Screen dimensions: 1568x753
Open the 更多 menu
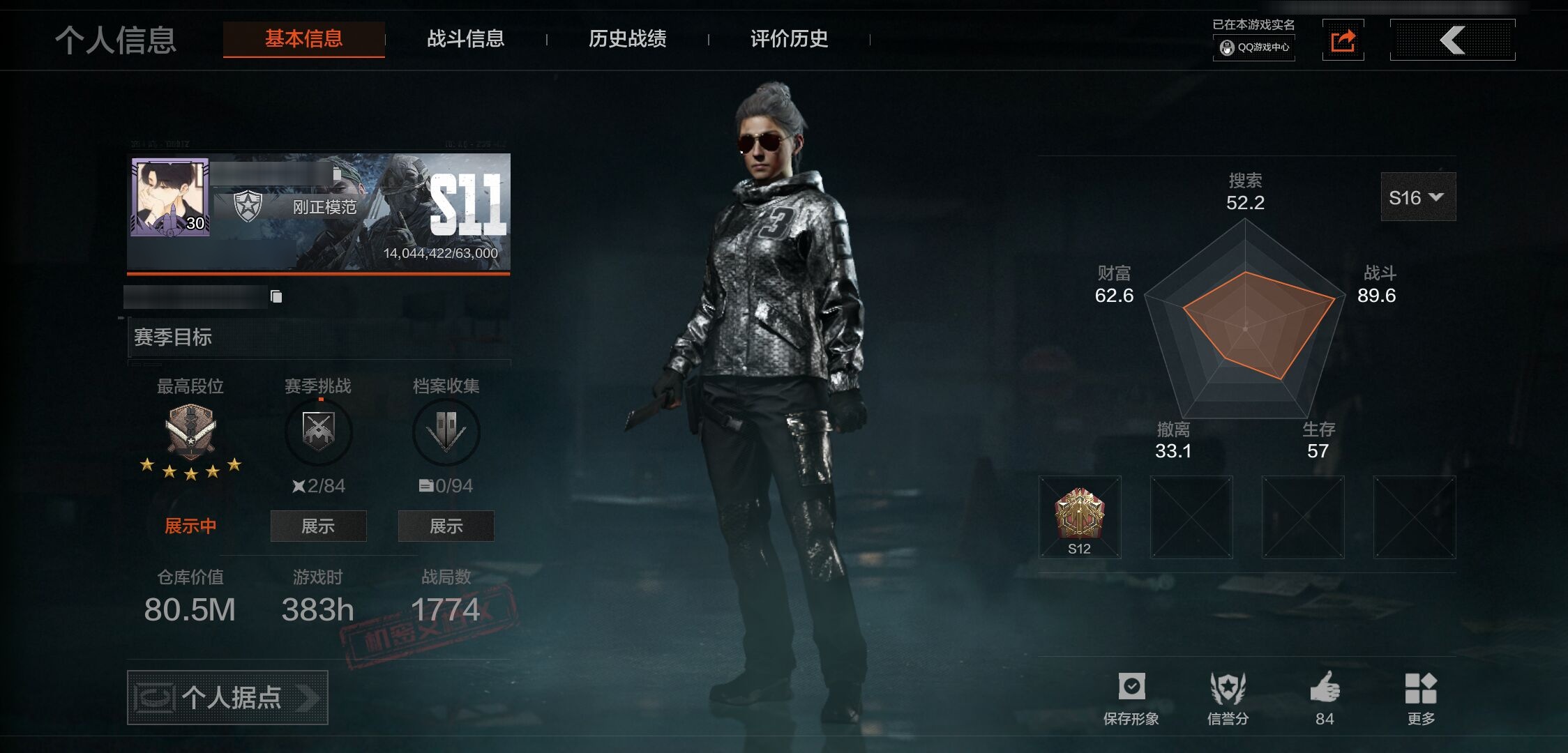(1421, 698)
